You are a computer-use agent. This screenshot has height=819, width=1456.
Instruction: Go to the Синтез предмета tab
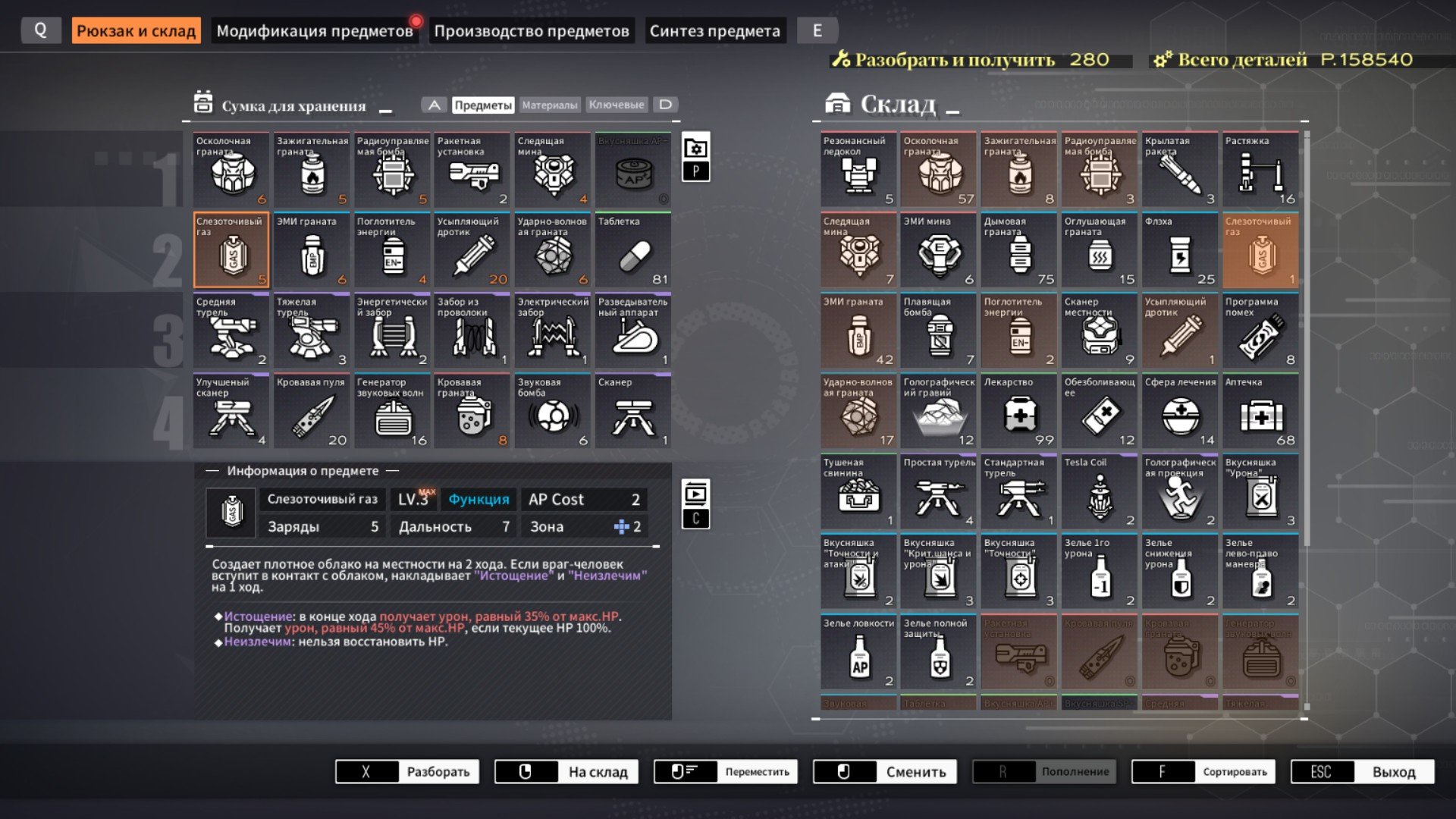point(714,31)
